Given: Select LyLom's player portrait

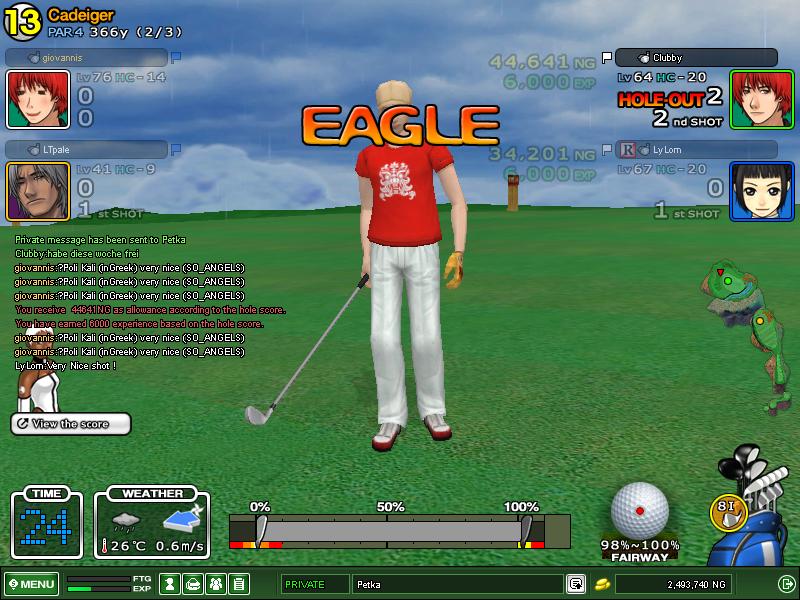Looking at the screenshot, I should pyautogui.click(x=762, y=191).
